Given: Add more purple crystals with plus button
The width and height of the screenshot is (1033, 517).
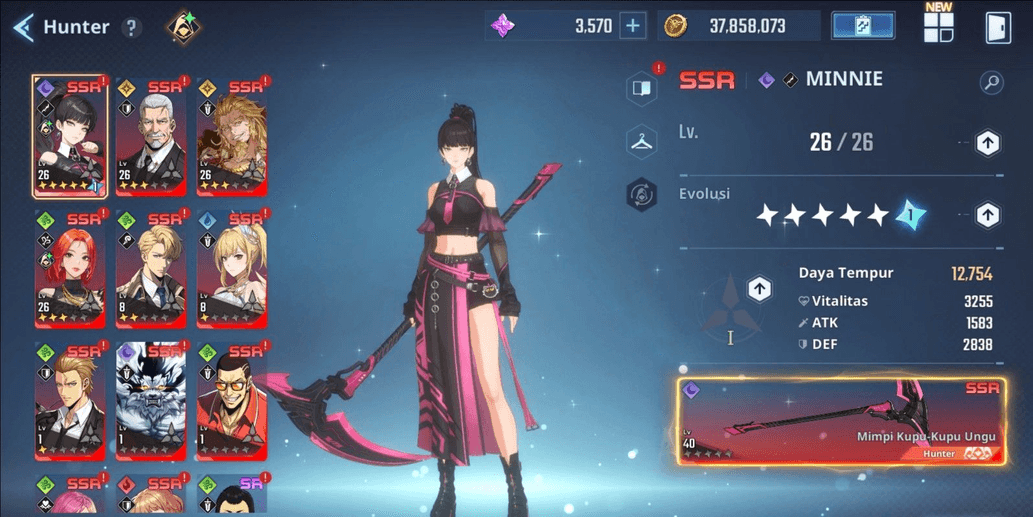Looking at the screenshot, I should 633,26.
